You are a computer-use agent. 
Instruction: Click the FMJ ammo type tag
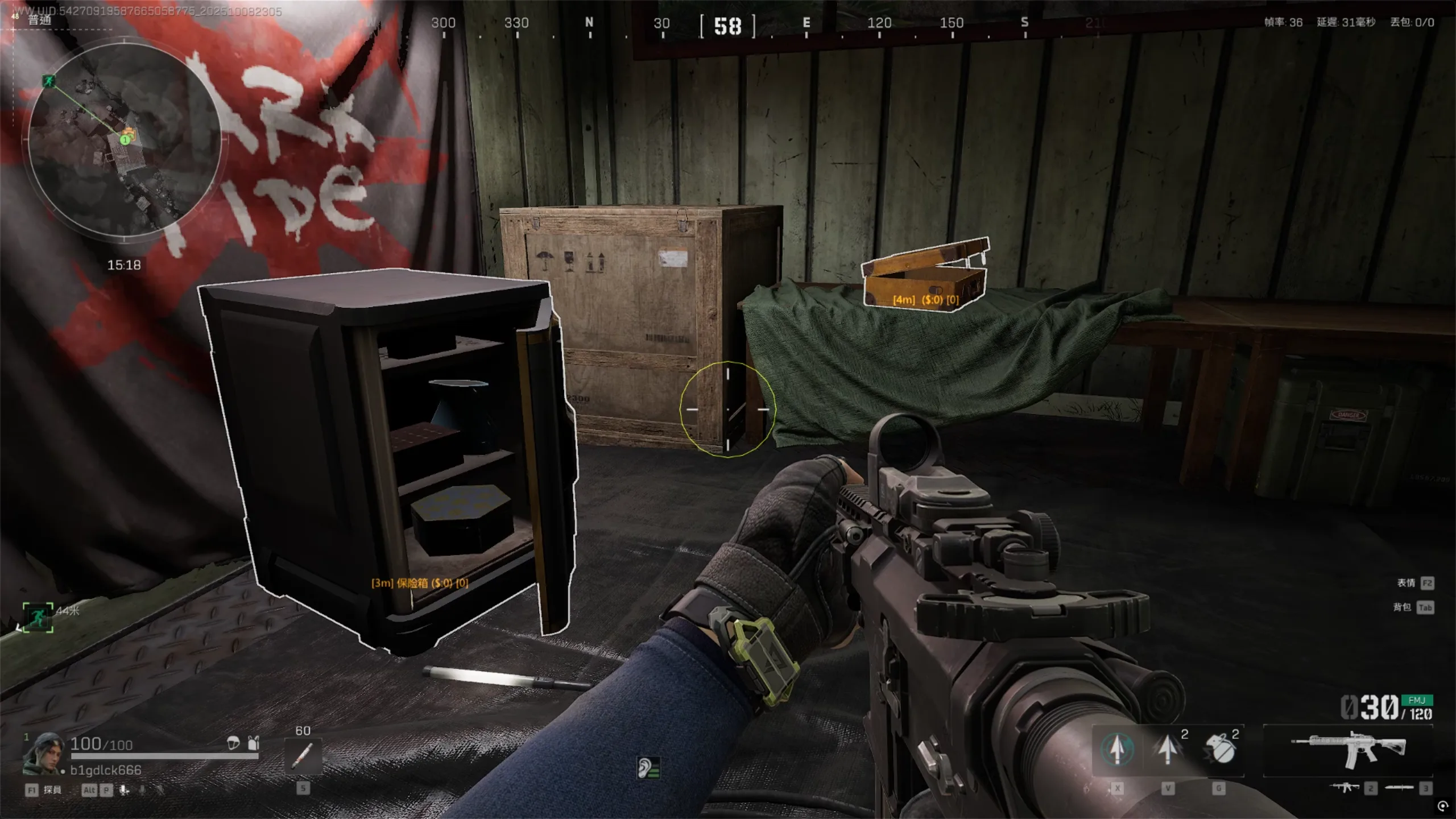1416,700
